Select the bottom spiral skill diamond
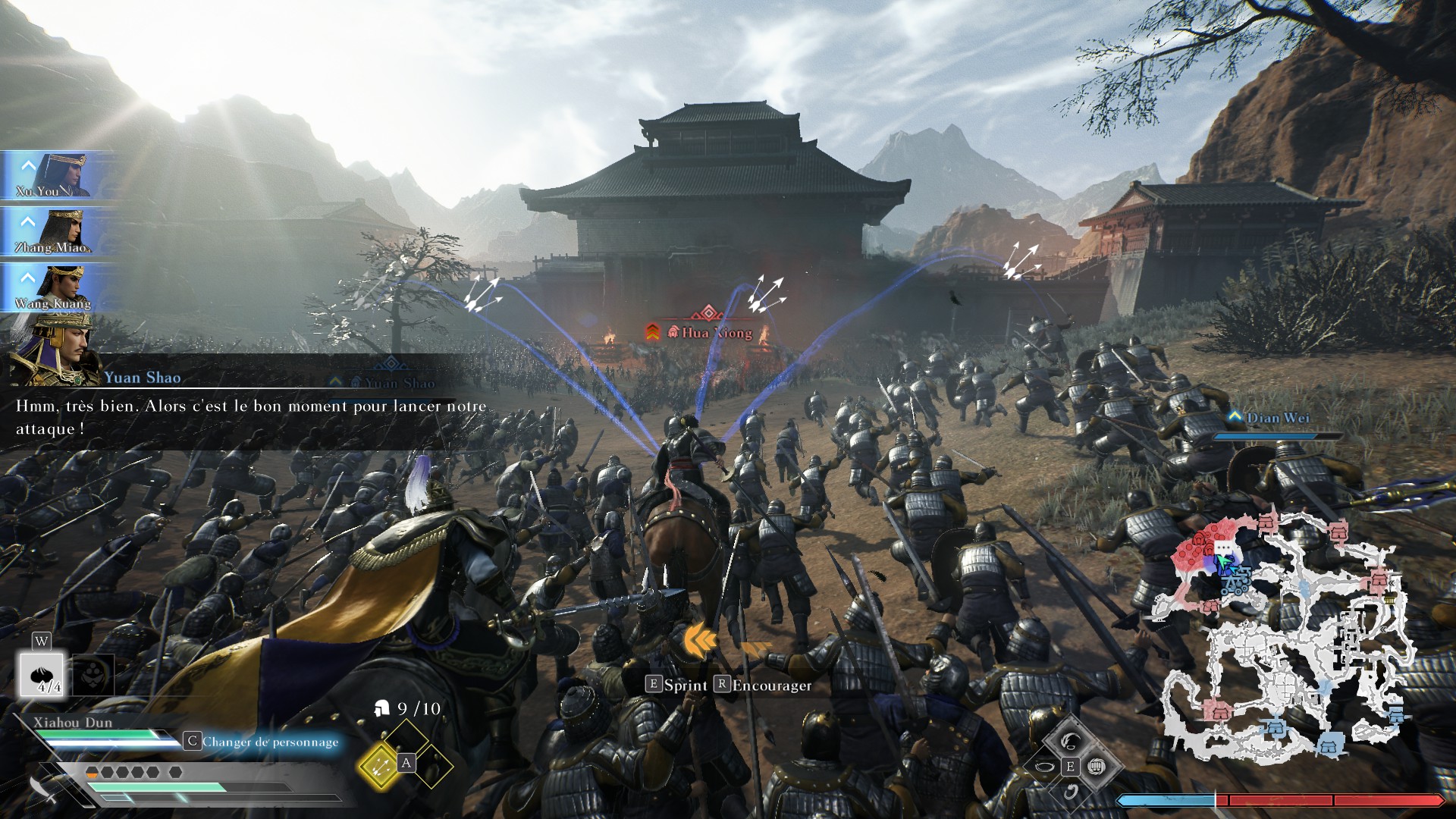This screenshot has height=819, width=1456. point(1070,792)
